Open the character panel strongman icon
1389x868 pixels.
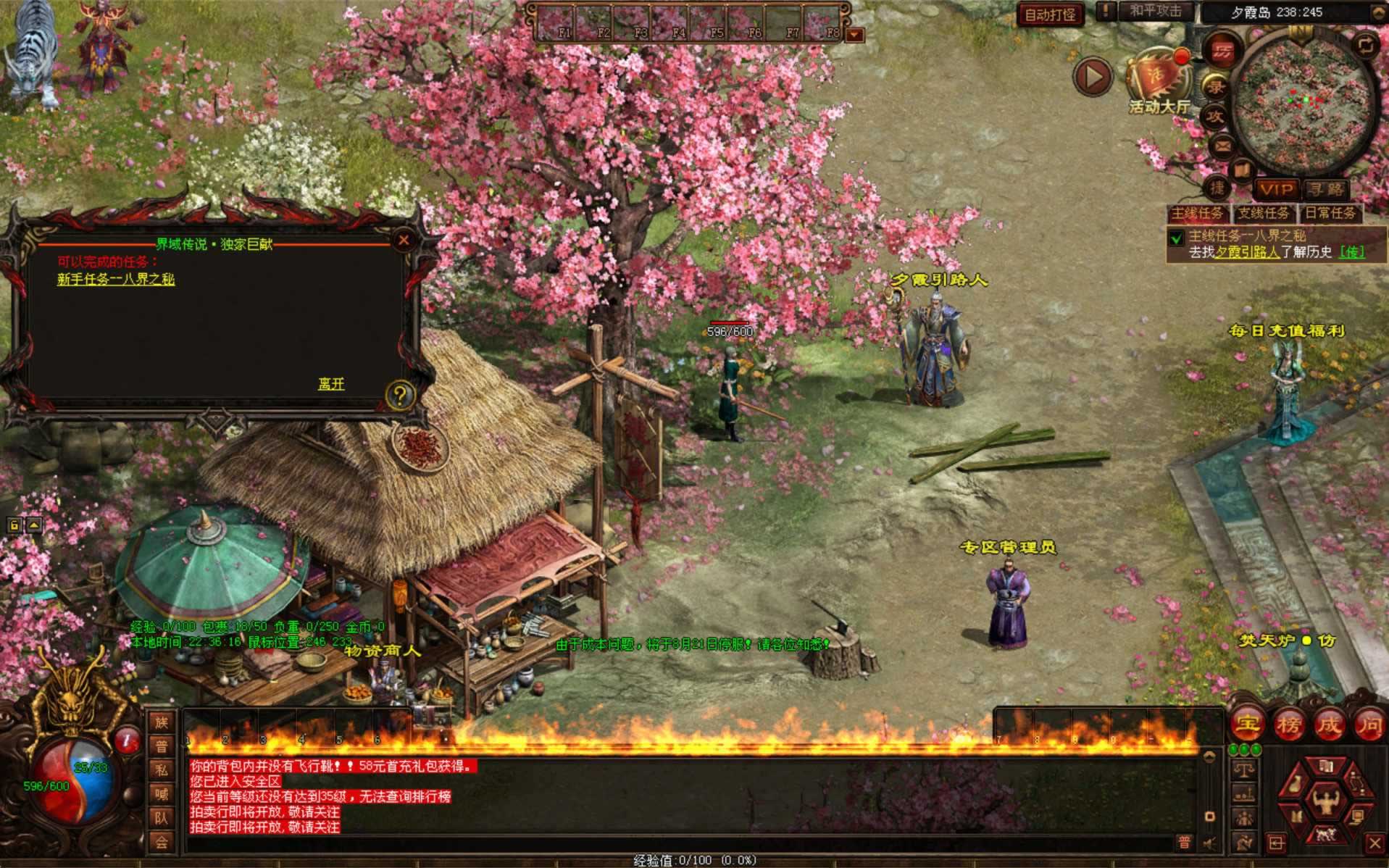[1325, 801]
